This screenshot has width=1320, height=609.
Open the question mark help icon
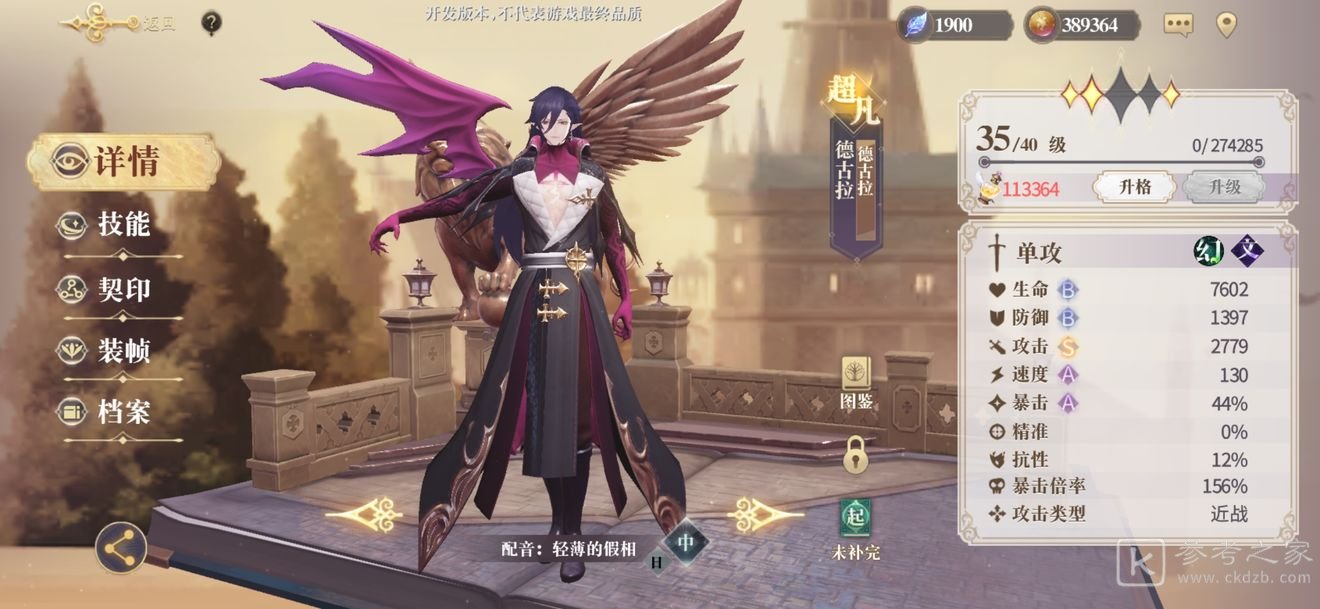click(211, 23)
